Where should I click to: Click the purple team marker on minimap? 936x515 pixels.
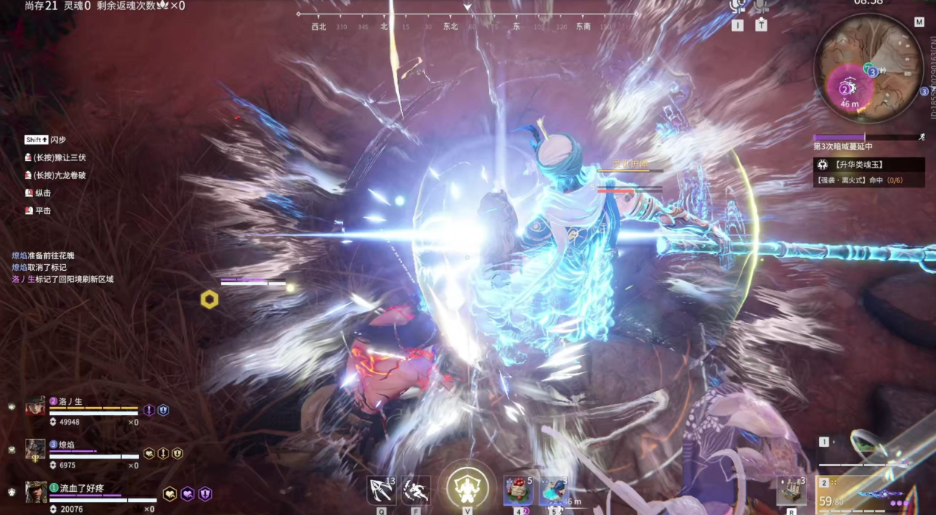tap(845, 88)
